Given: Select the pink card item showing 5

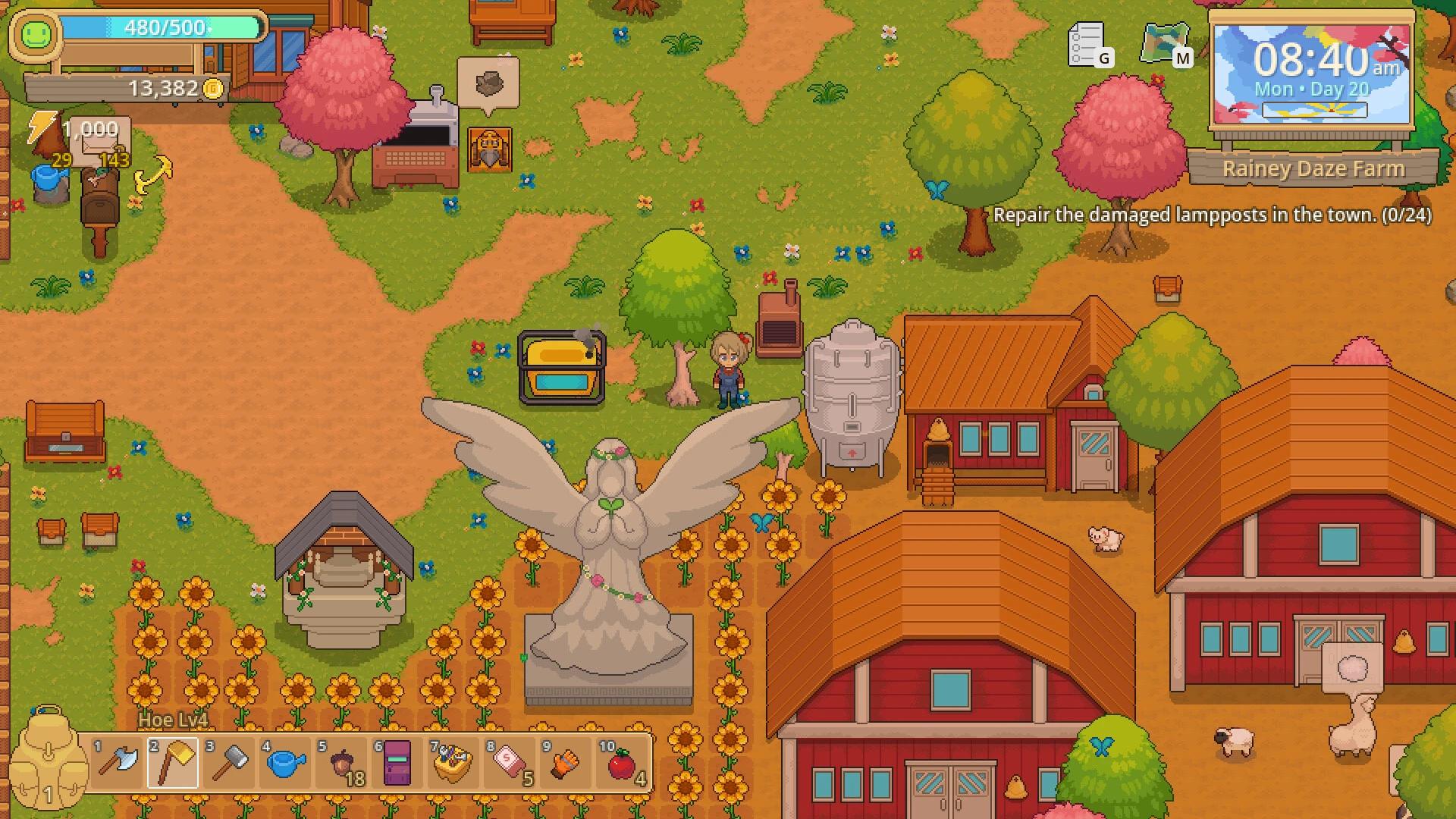Looking at the screenshot, I should [510, 762].
